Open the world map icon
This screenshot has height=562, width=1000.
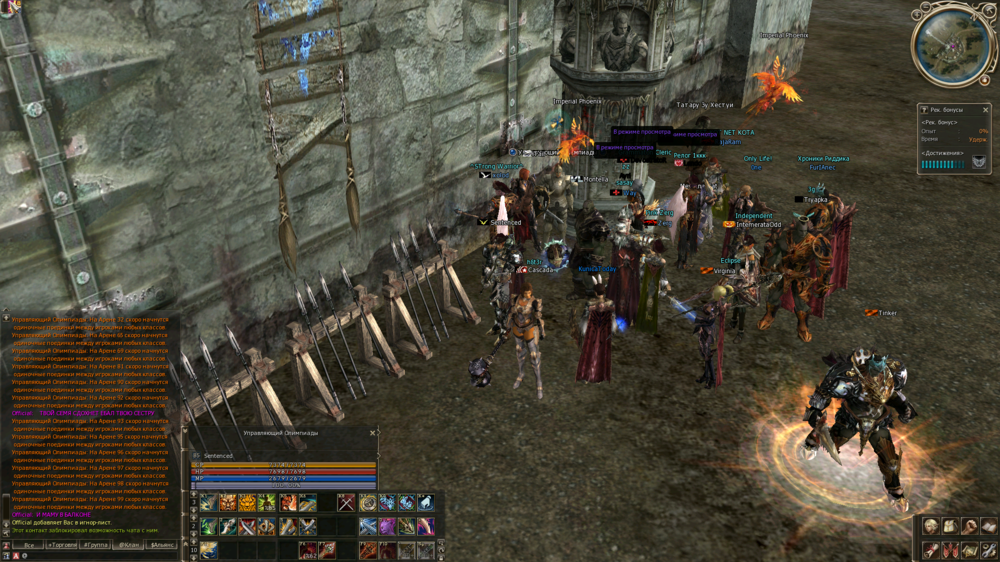click(x=969, y=550)
